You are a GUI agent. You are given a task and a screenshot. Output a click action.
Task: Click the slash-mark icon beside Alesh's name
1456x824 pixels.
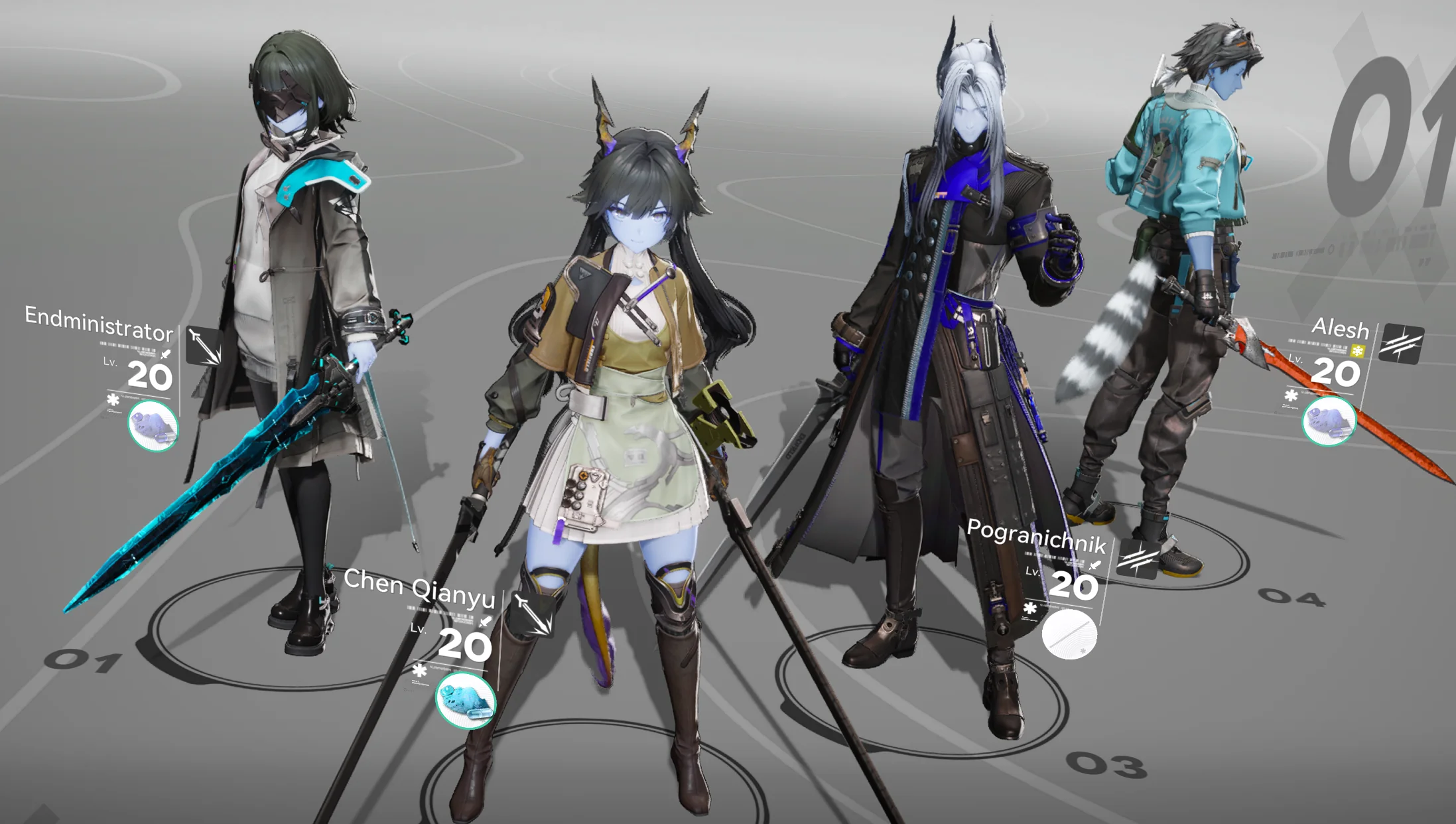[1400, 344]
